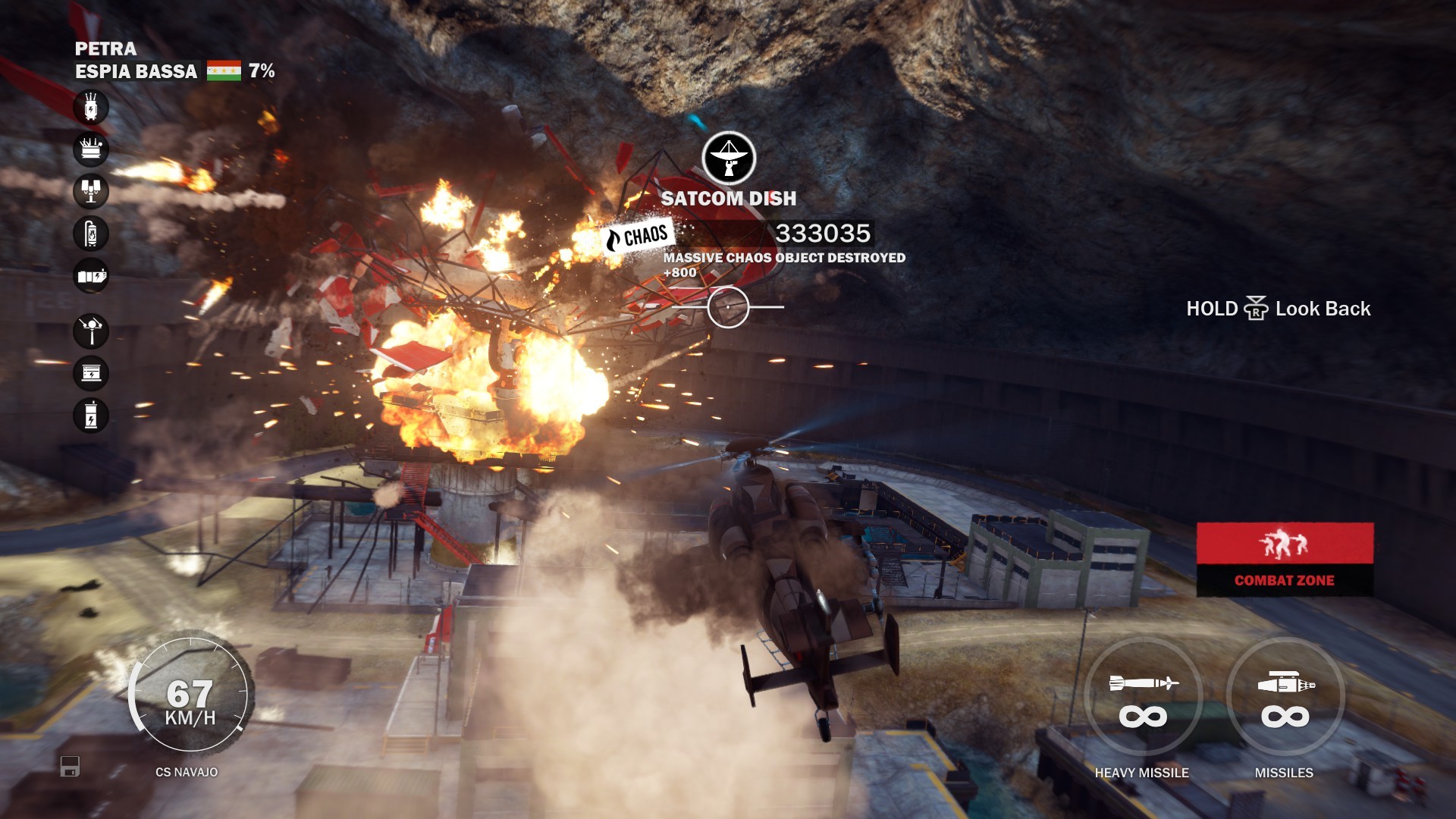The width and height of the screenshot is (1456, 819).
Task: Select the loudspeaker propaganda icon
Action: tap(91, 190)
